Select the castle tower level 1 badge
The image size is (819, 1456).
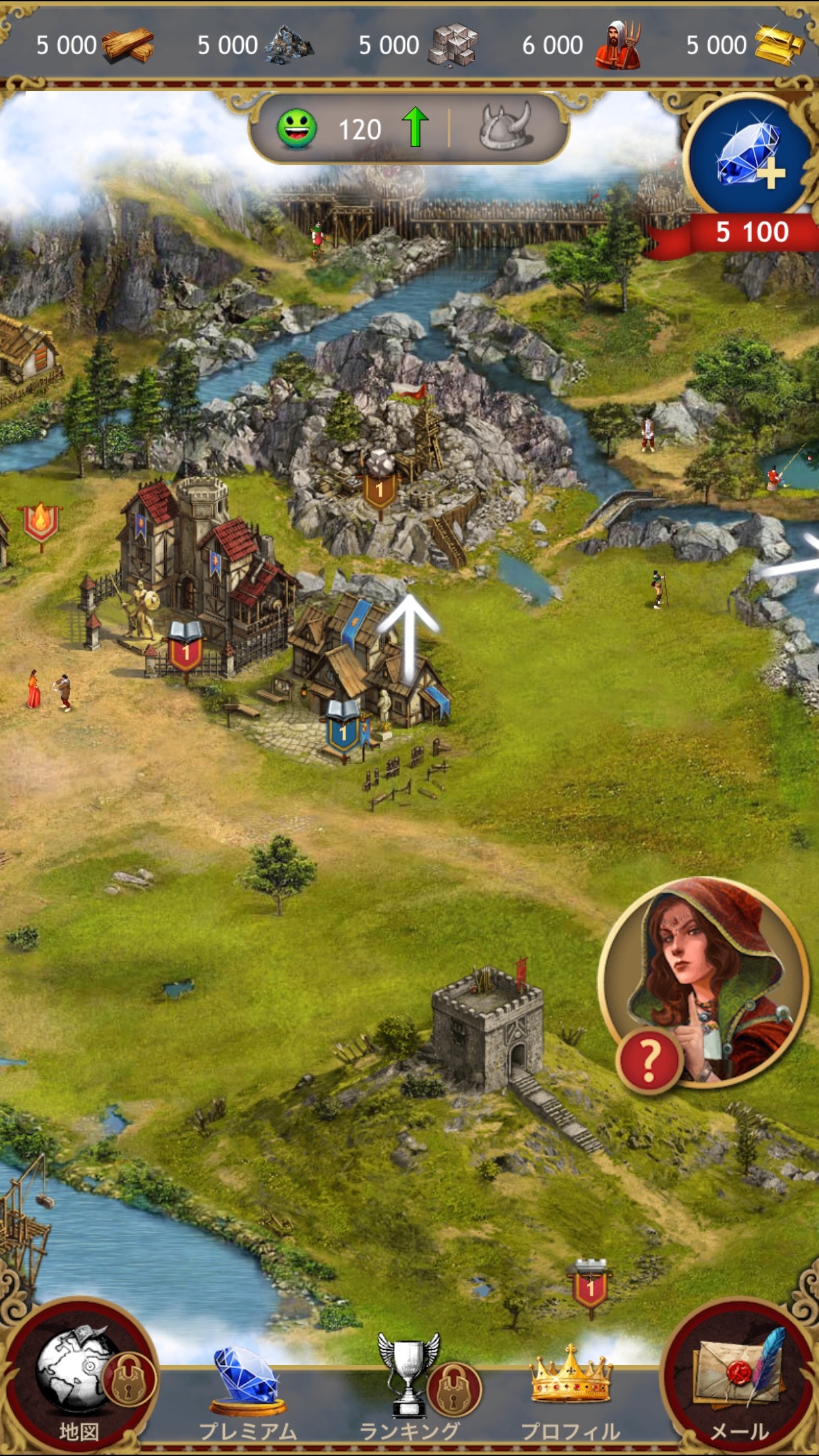(590, 1286)
